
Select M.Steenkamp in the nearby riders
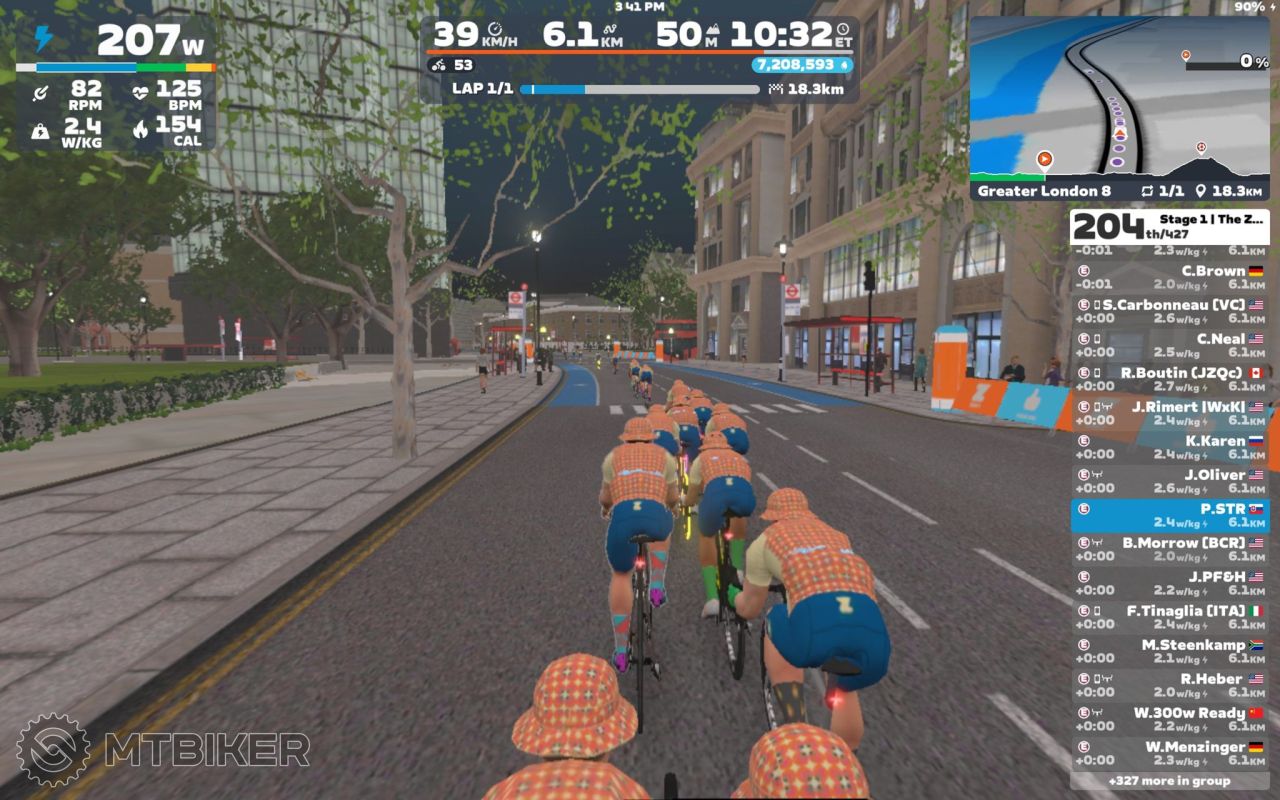(1170, 651)
